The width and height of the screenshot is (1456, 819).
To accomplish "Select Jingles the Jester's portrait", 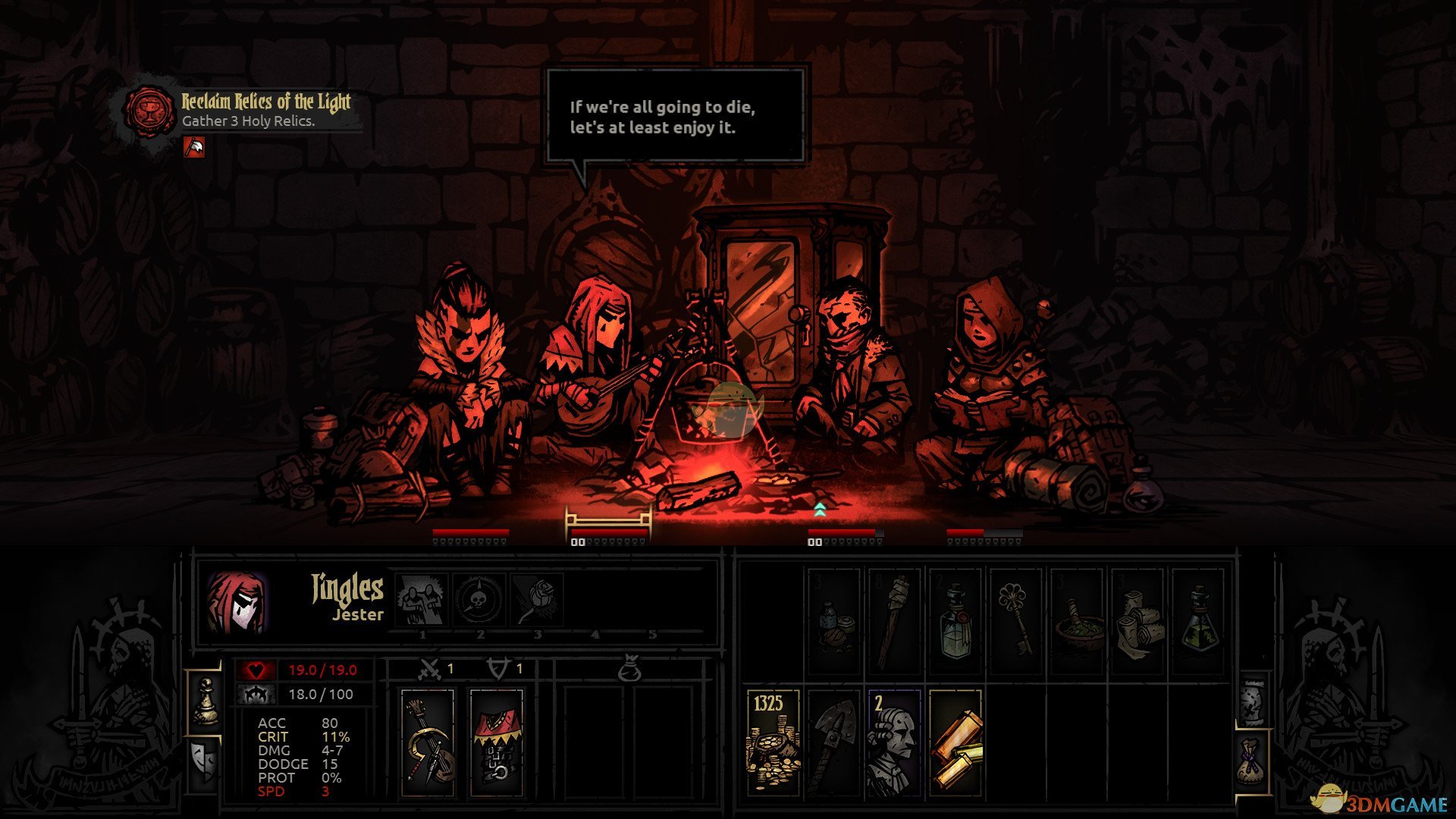I will [x=236, y=604].
